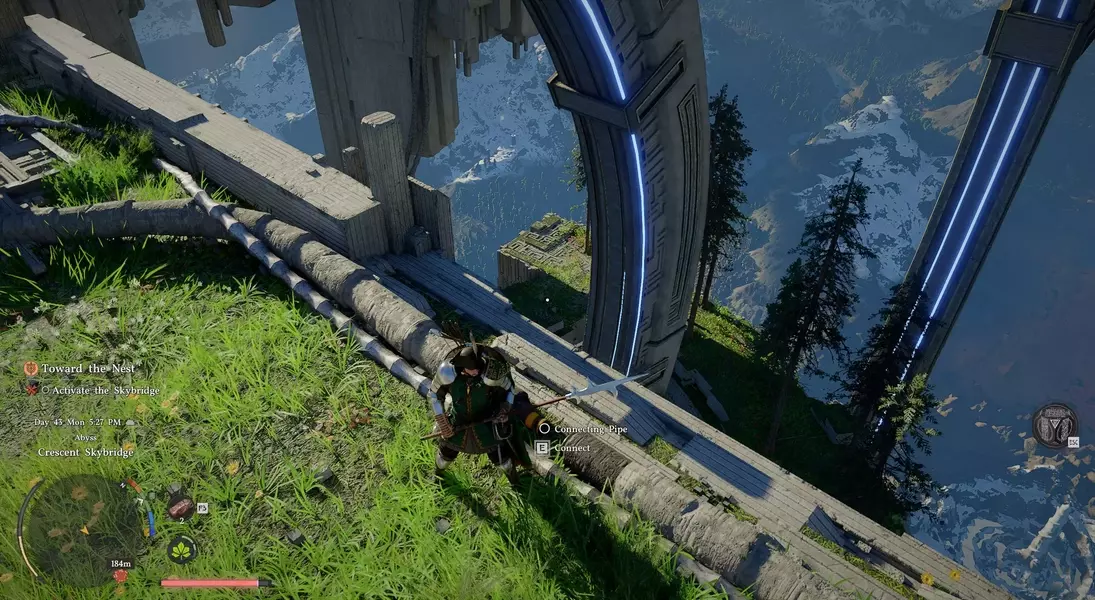Click the red quest marker below the minimap

[121, 576]
